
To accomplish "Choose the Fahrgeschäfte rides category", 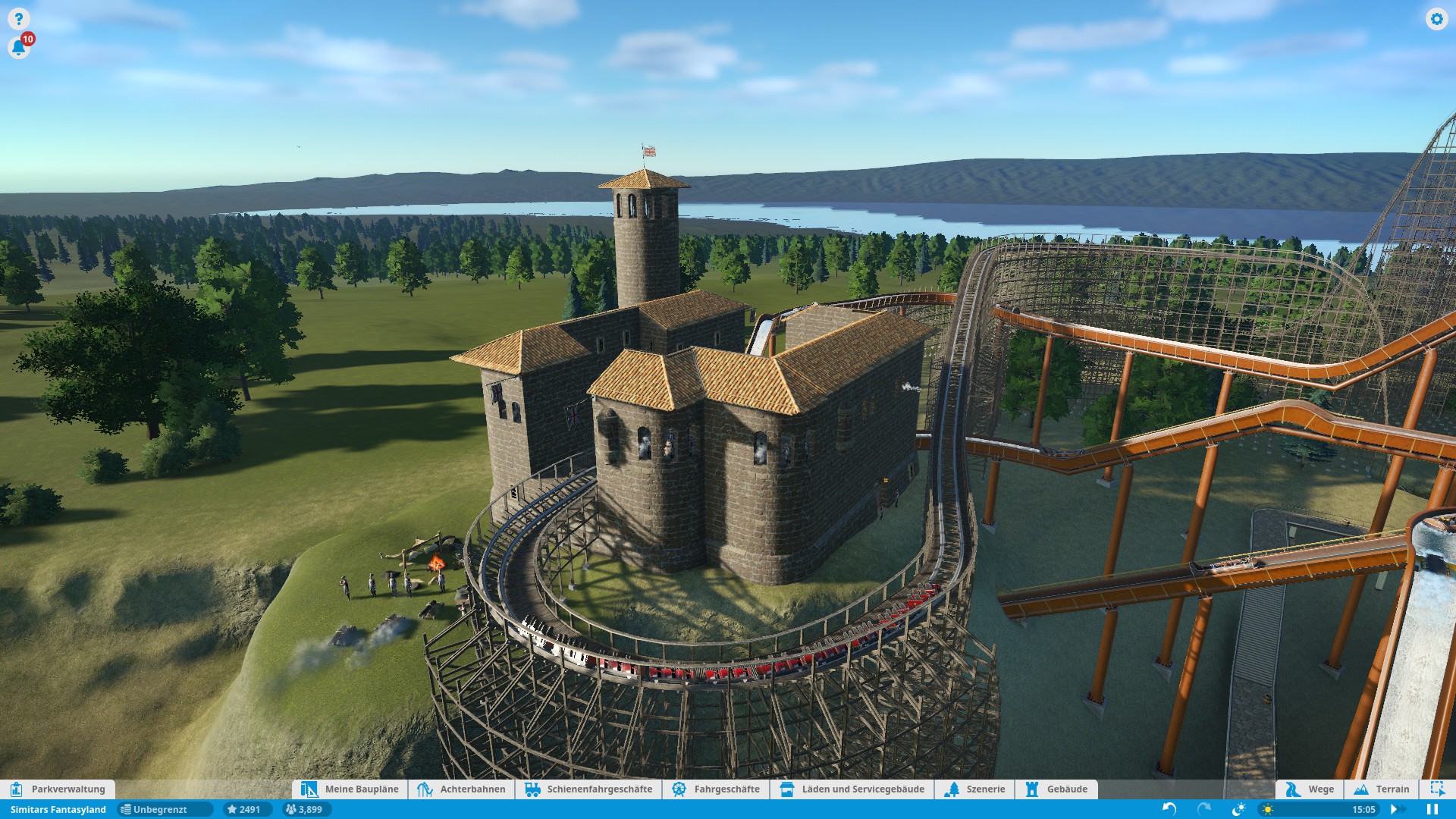I will (716, 789).
